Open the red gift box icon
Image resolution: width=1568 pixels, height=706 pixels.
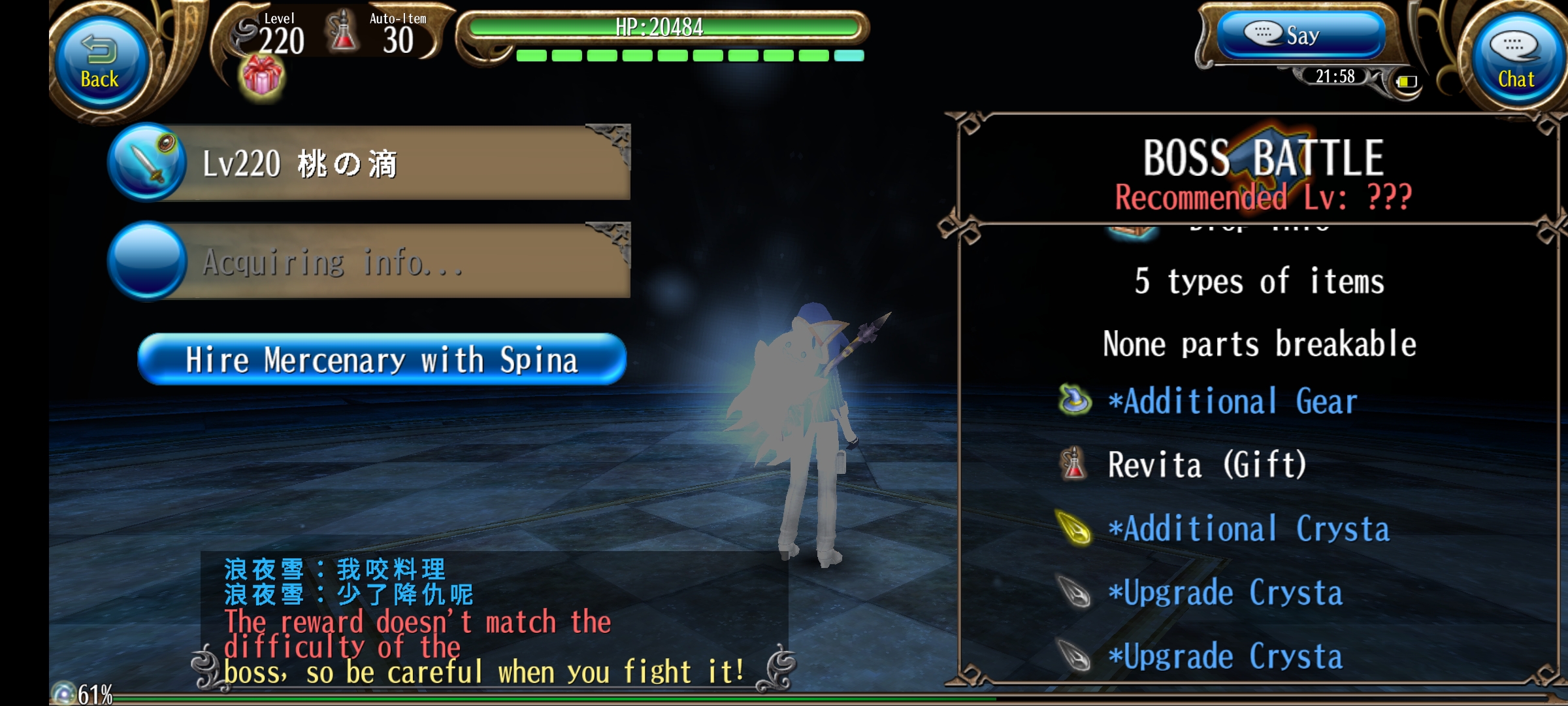click(263, 76)
